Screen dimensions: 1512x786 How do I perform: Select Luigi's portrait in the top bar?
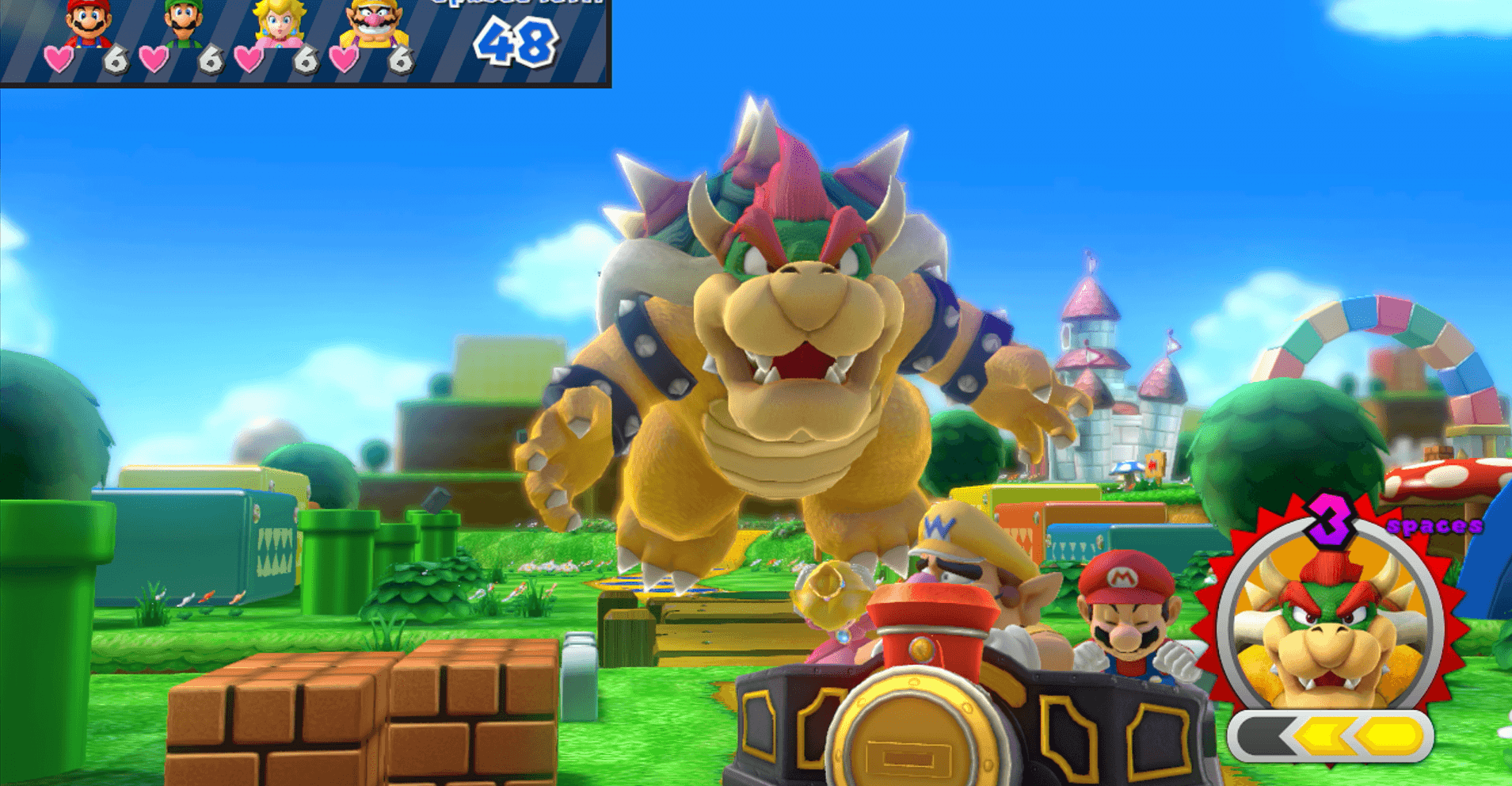184,22
